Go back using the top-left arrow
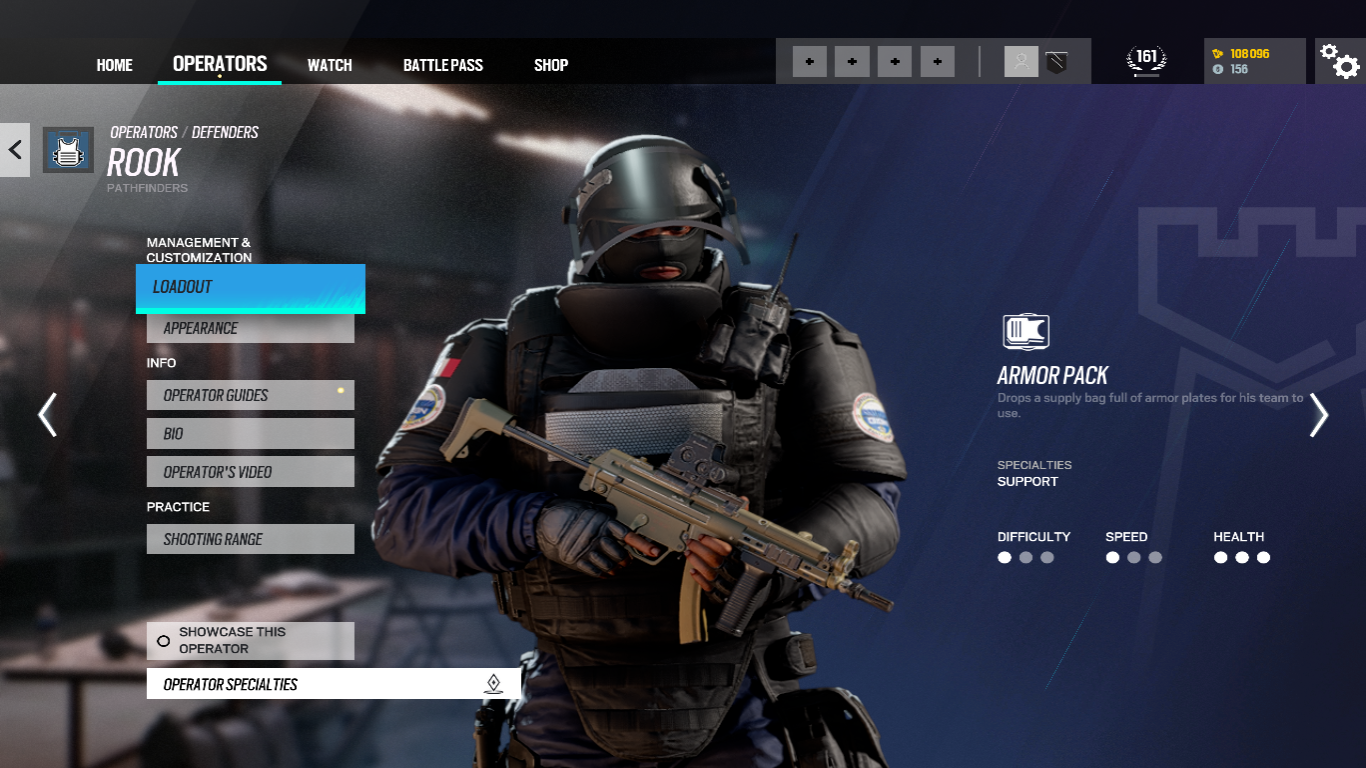 (x=15, y=148)
